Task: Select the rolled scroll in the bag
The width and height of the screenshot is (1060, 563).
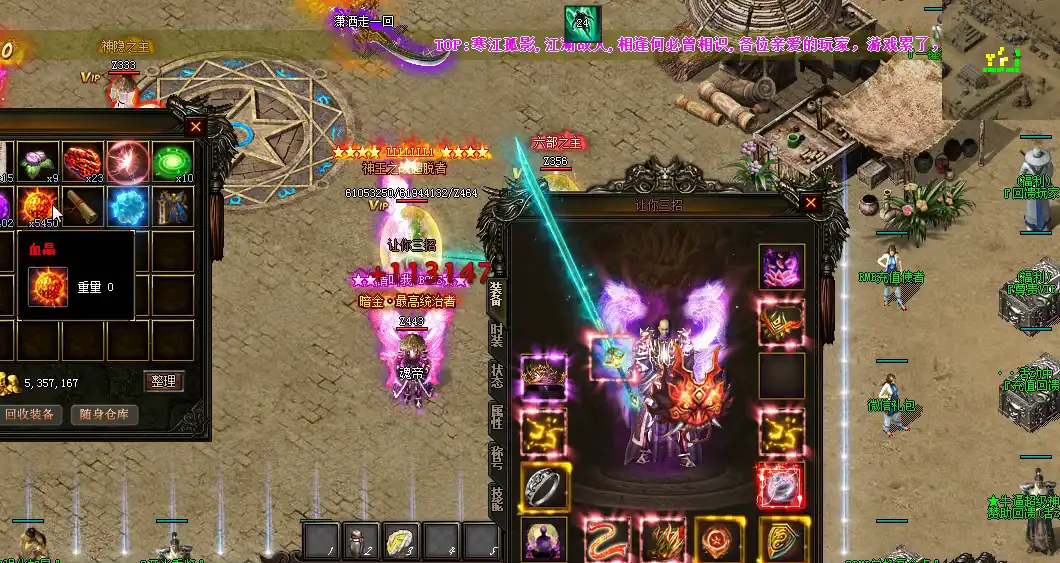Action: [84, 206]
